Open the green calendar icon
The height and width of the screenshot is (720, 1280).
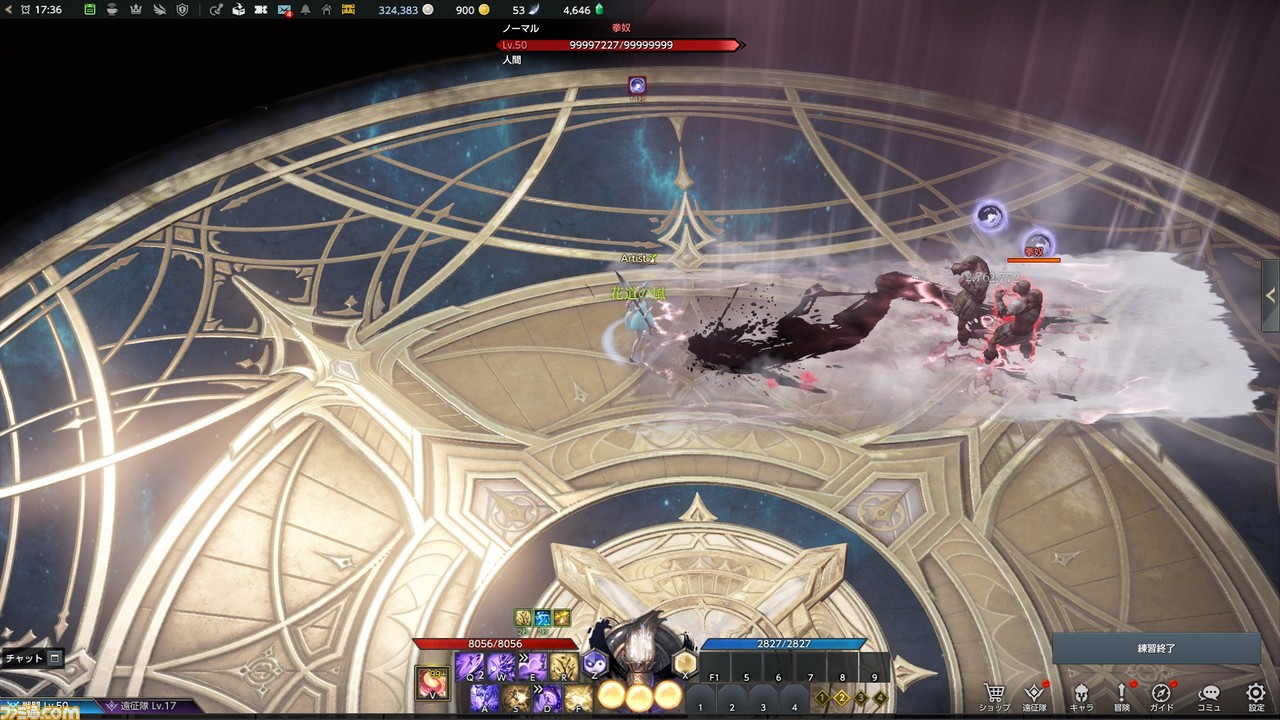[90, 10]
